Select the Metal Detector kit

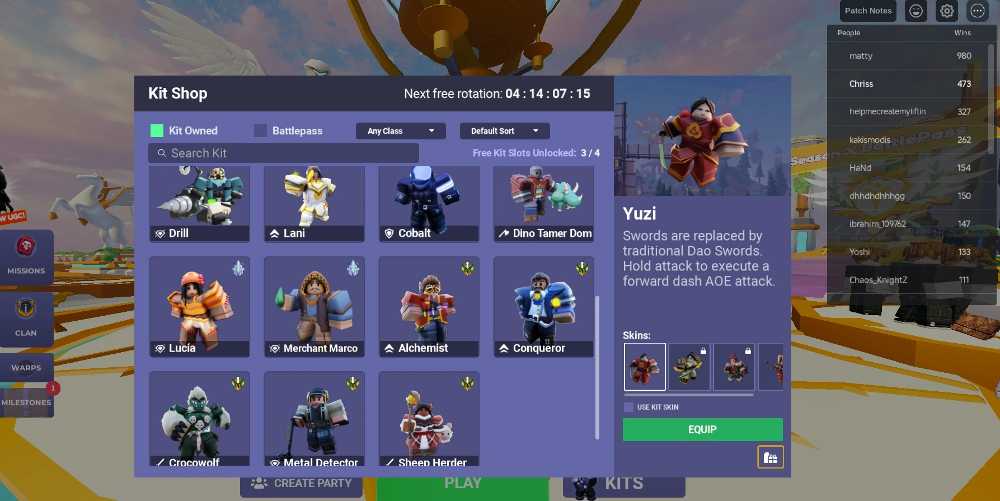(x=314, y=420)
